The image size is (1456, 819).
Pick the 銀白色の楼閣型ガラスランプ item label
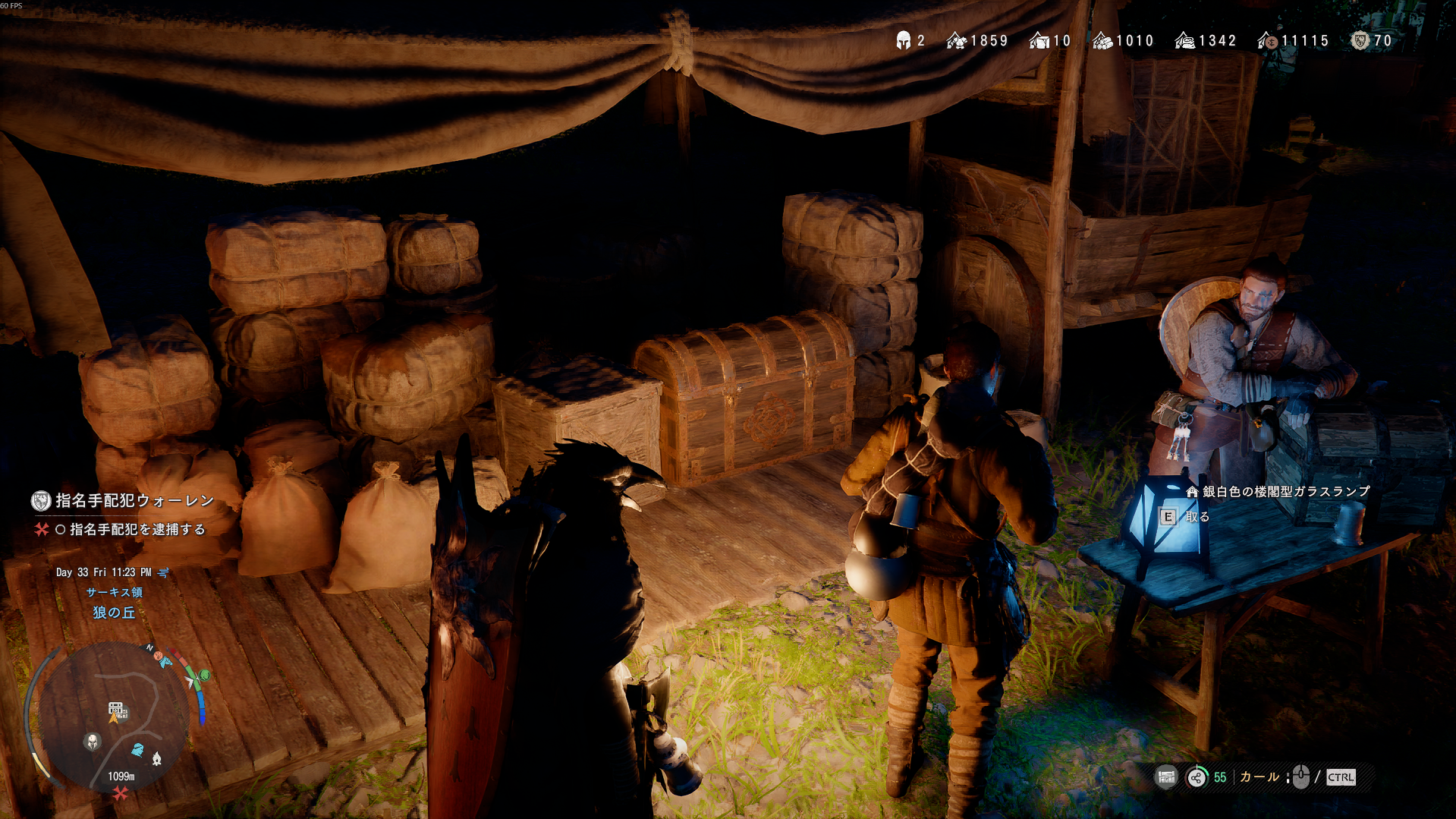(1285, 492)
